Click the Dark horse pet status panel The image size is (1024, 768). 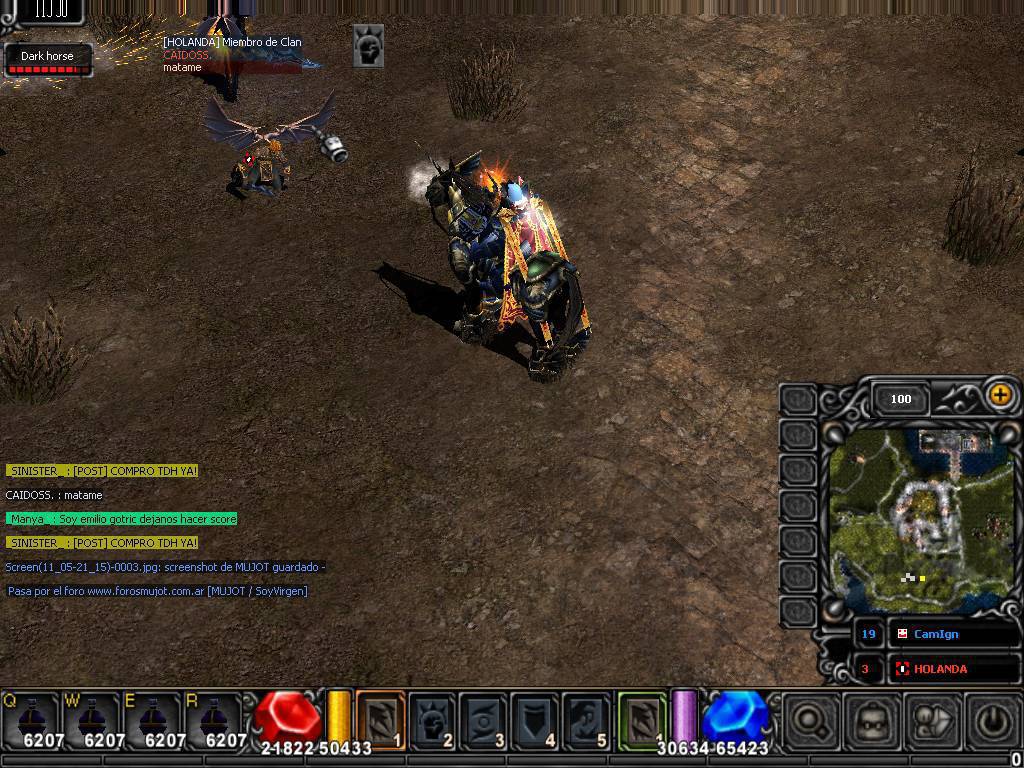coord(48,60)
